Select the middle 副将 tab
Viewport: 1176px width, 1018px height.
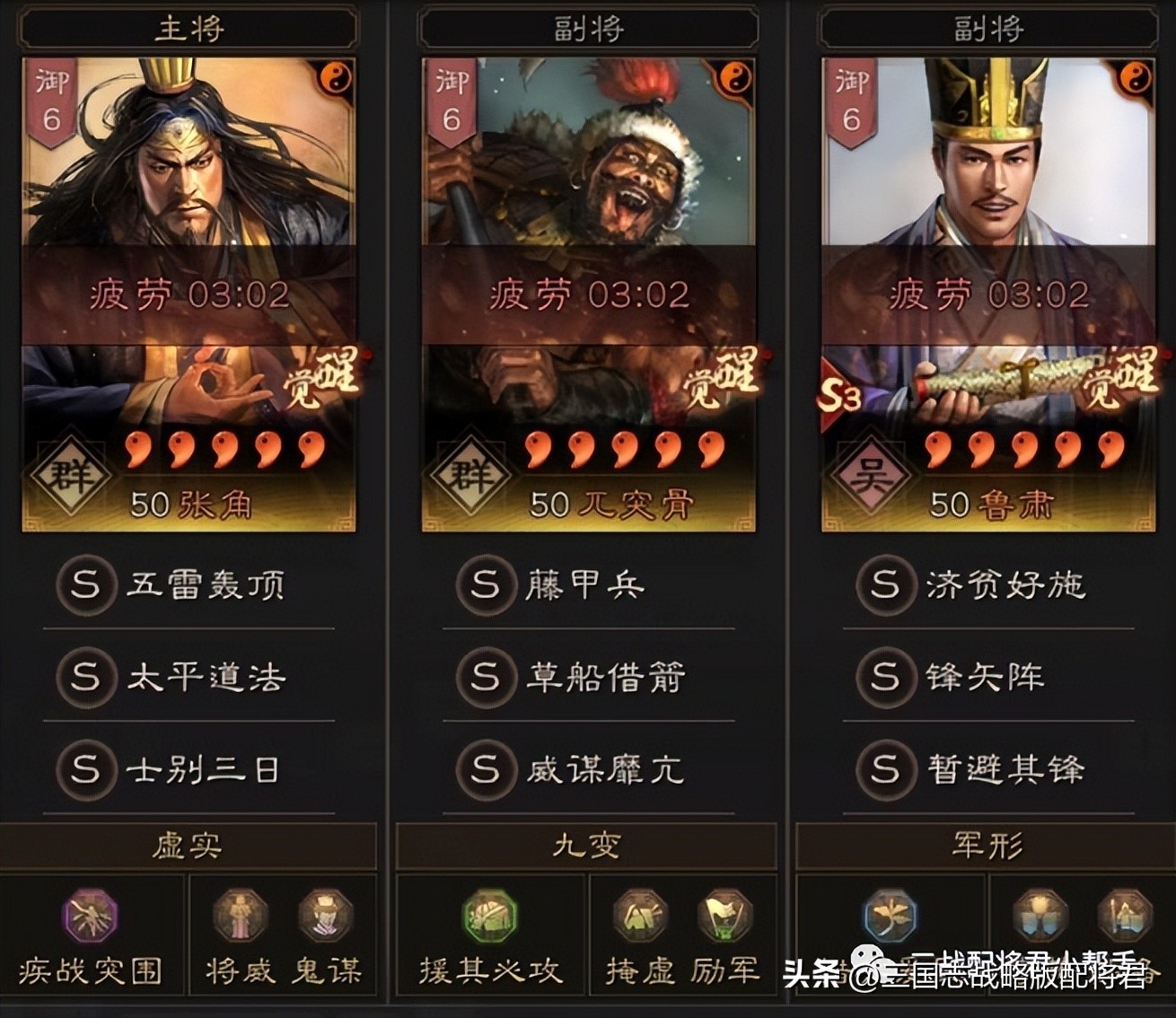point(588,25)
